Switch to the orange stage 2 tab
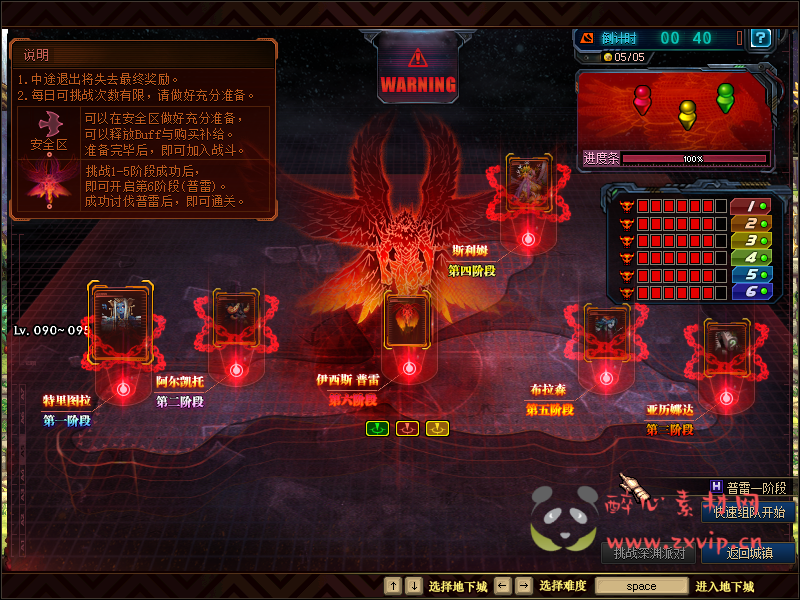800x600 pixels. (749, 223)
